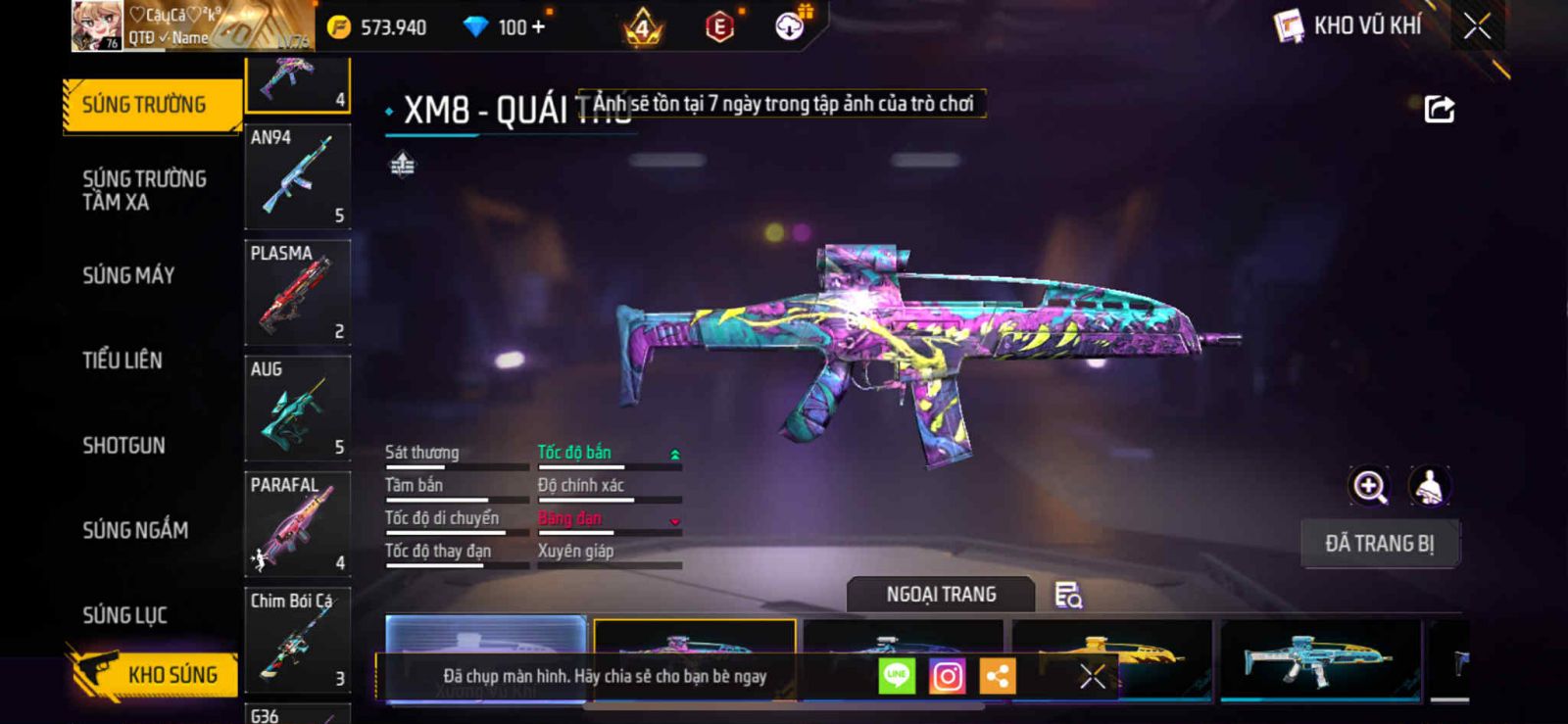Screen dimensions: 1568x724
Task: Choose the Tiểu Liên category
Action: point(122,361)
